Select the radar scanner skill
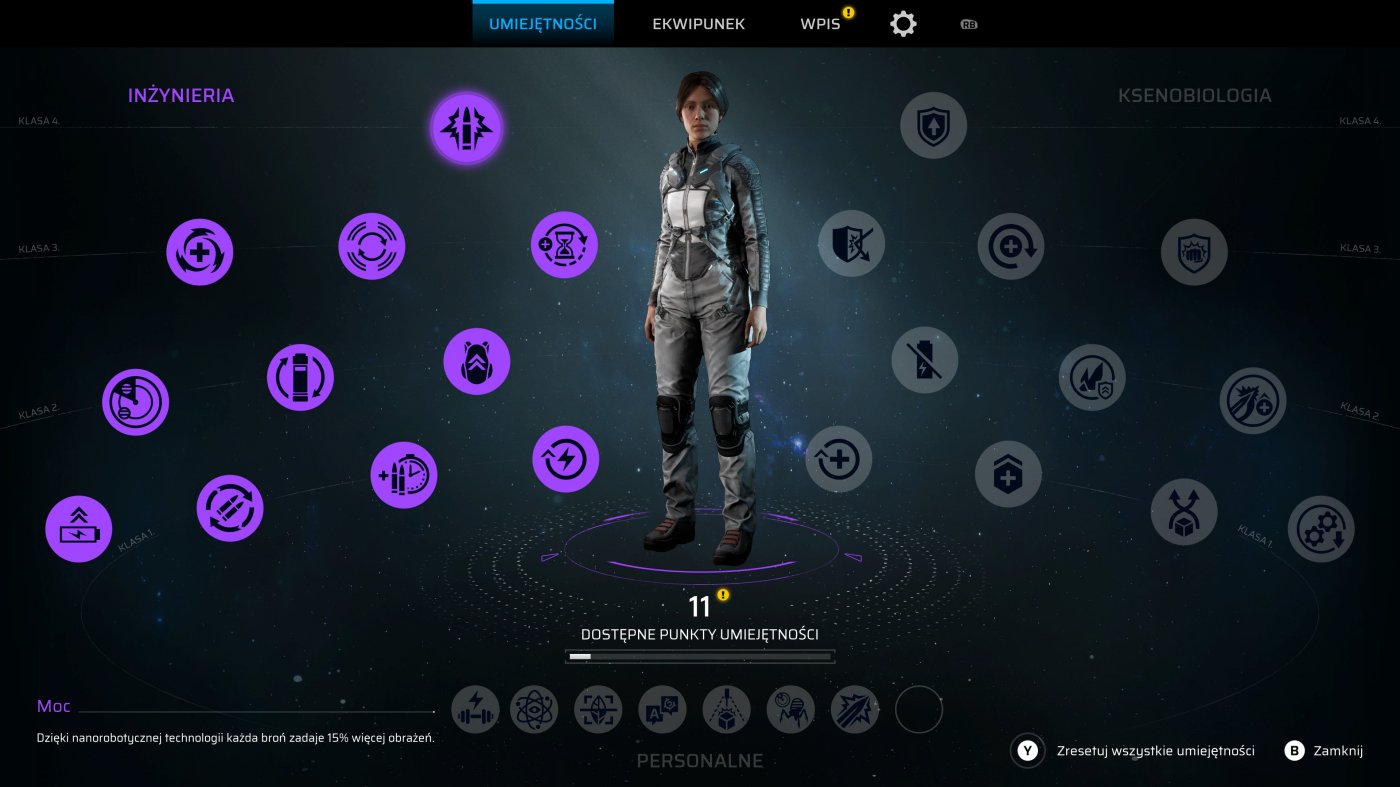 coord(135,402)
